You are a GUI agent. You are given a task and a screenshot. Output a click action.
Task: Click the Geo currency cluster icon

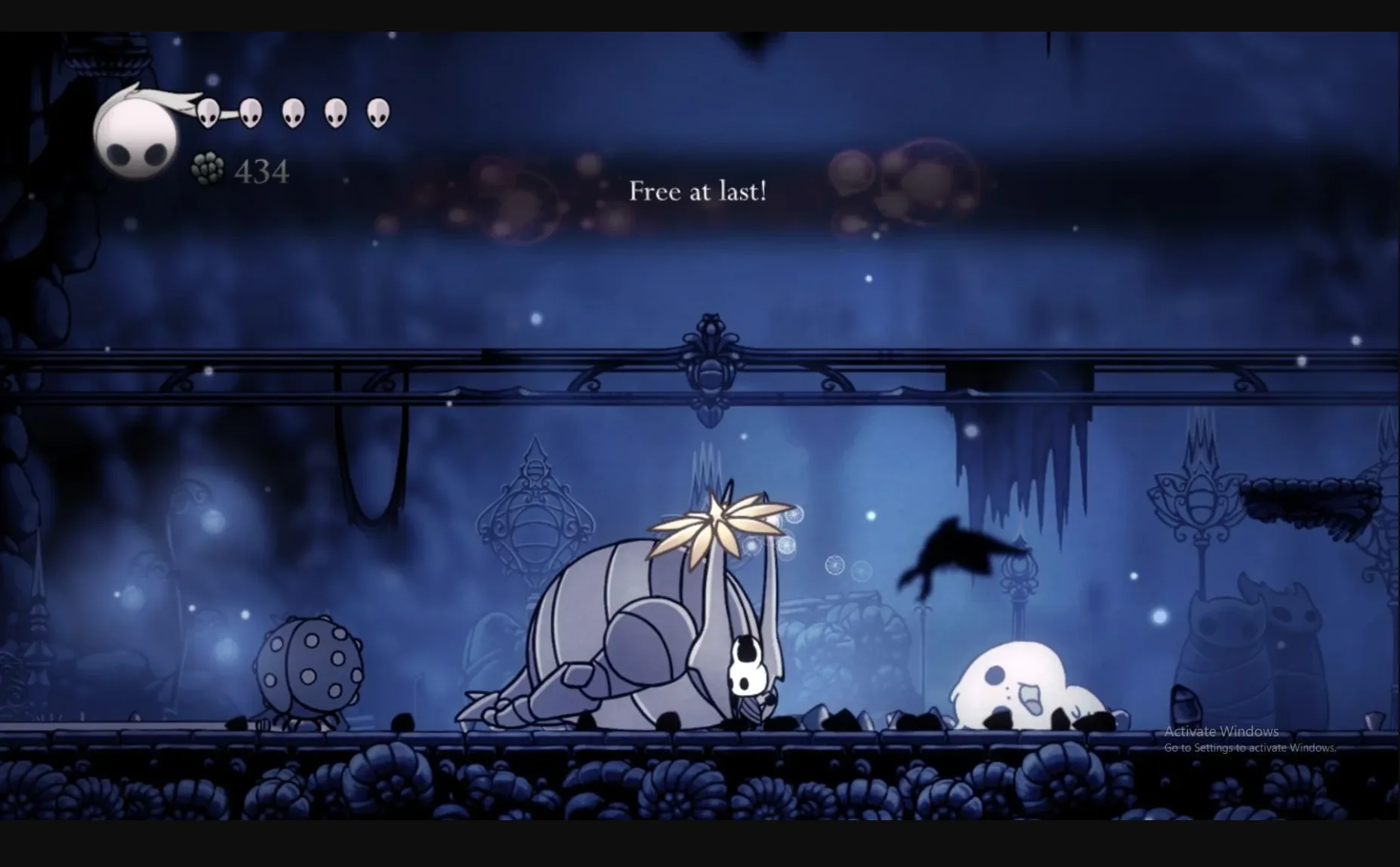(207, 168)
